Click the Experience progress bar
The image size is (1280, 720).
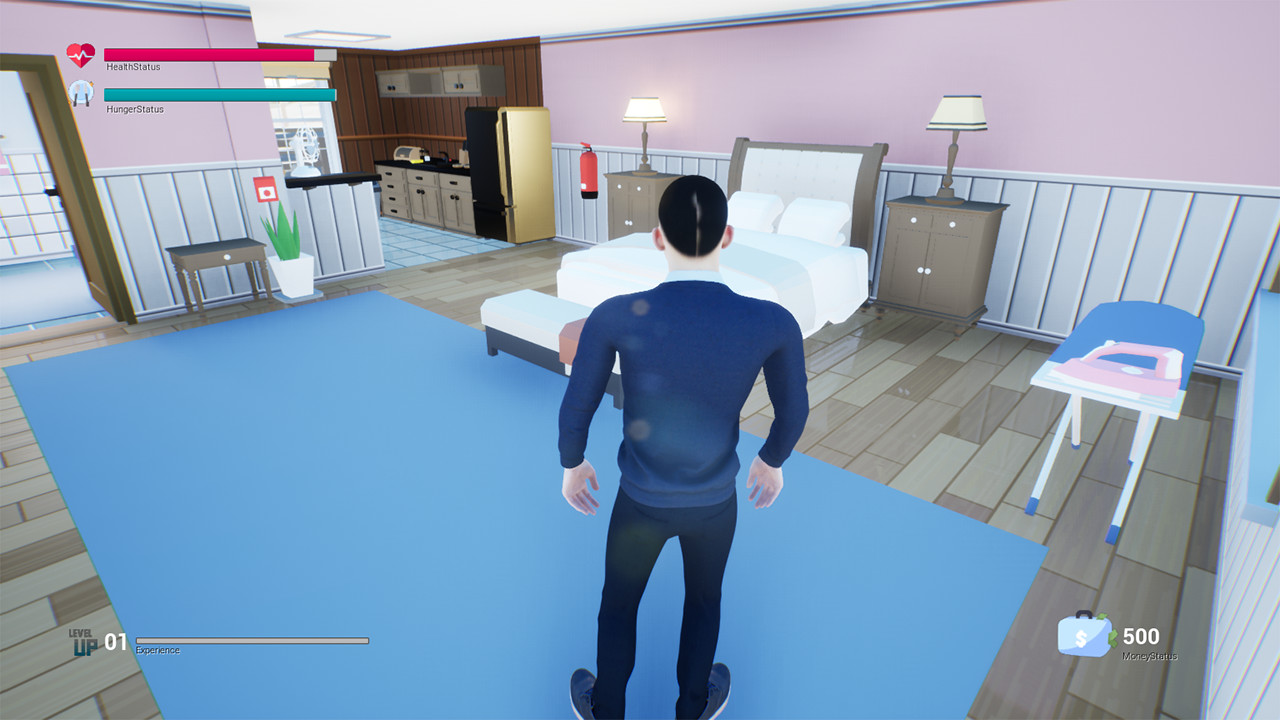250,641
